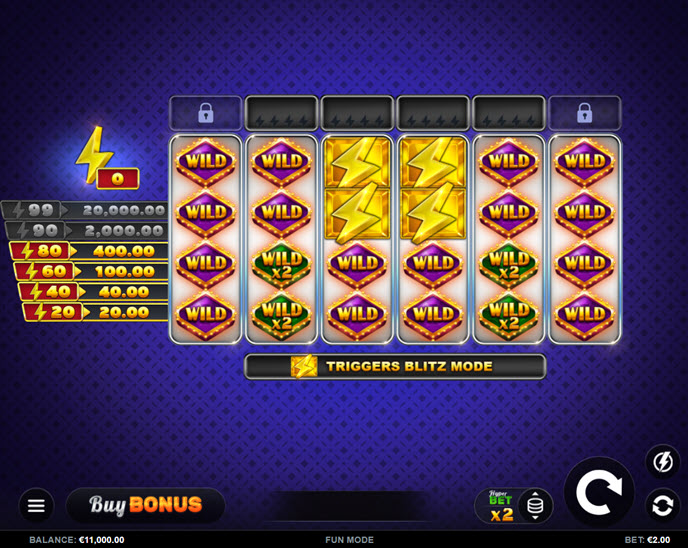Open the hamburger menu
Image resolution: width=688 pixels, height=548 pixels.
pyautogui.click(x=37, y=505)
